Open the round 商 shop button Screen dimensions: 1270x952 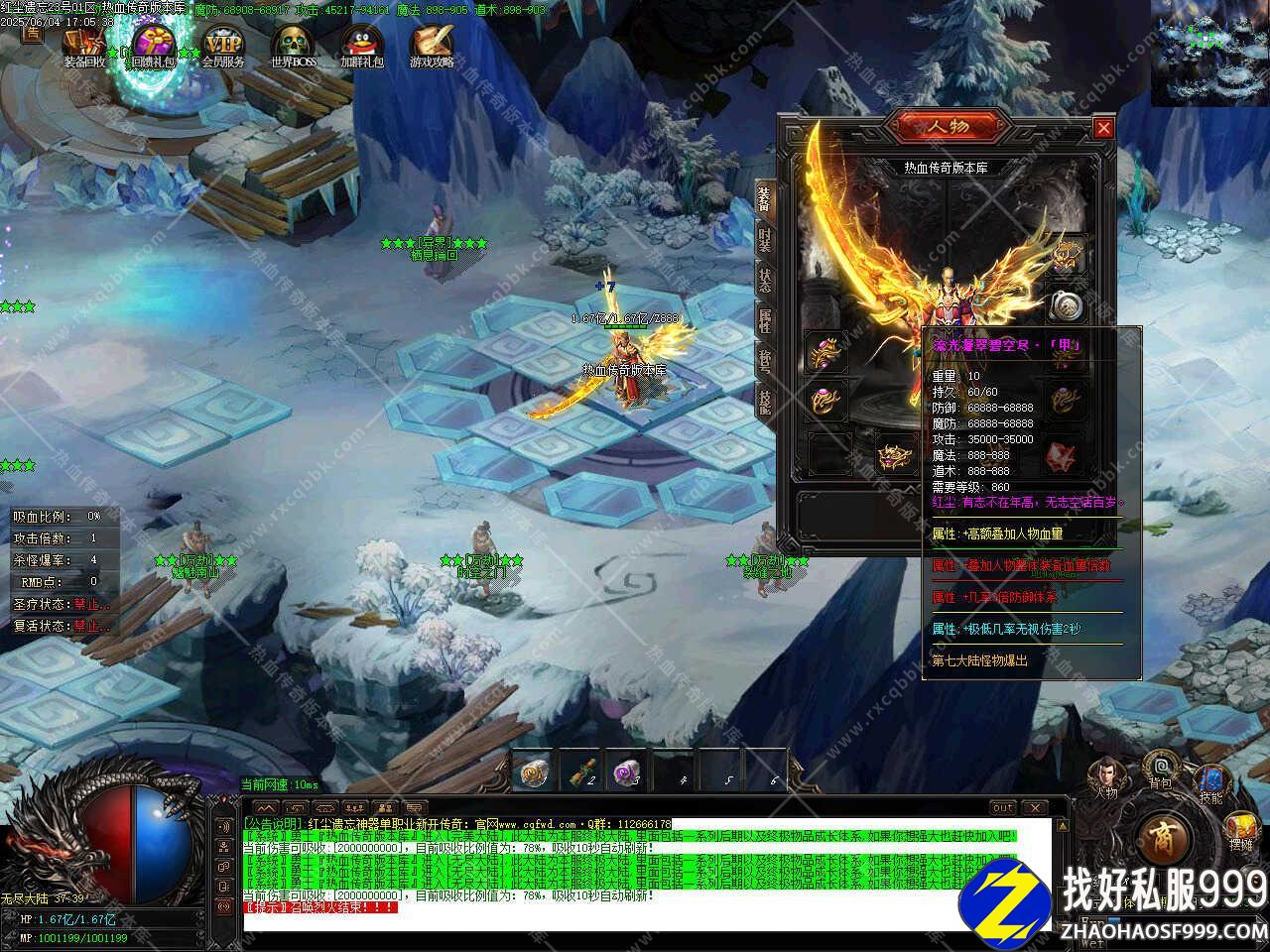pyautogui.click(x=1159, y=840)
